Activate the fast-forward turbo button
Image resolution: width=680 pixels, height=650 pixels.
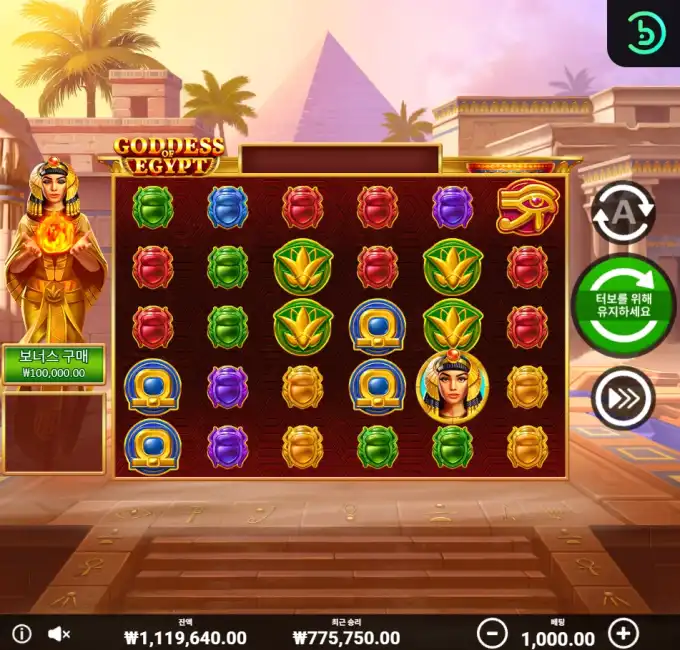pyautogui.click(x=622, y=398)
